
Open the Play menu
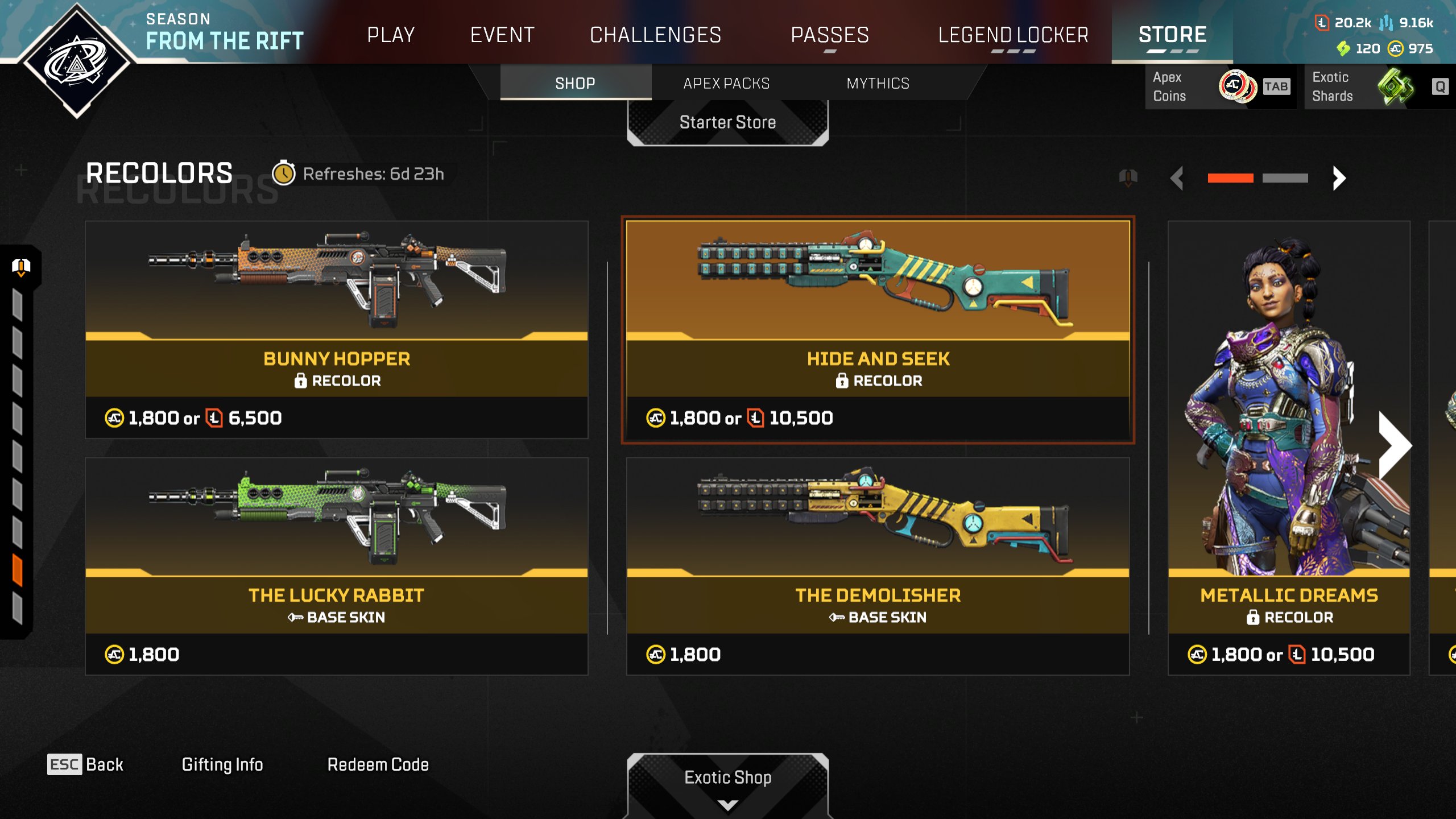pos(391,35)
